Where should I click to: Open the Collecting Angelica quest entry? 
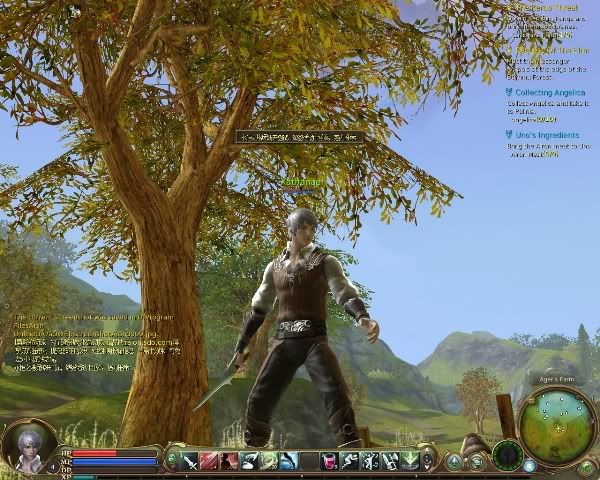(x=551, y=93)
